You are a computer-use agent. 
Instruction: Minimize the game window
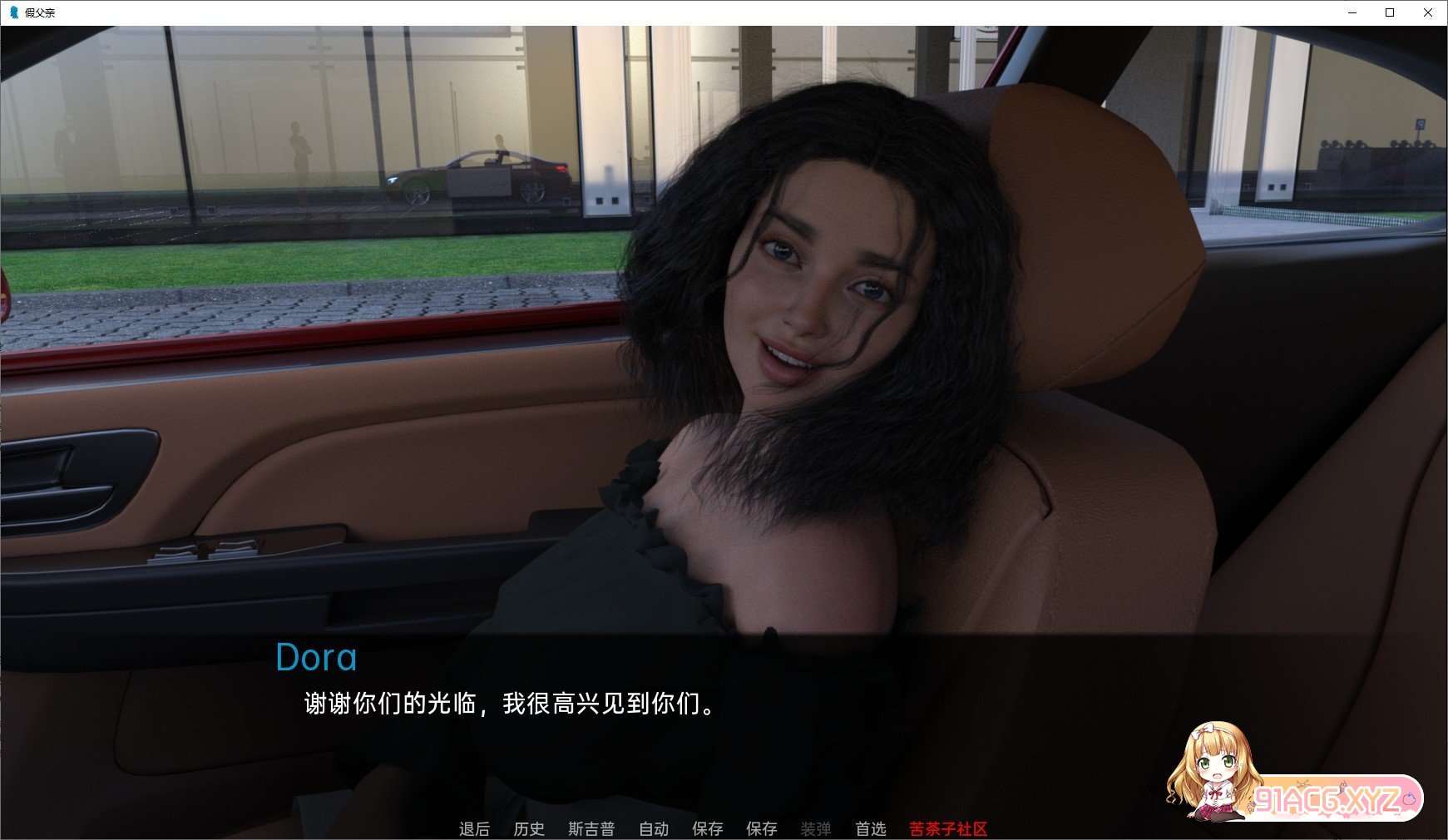point(1352,12)
